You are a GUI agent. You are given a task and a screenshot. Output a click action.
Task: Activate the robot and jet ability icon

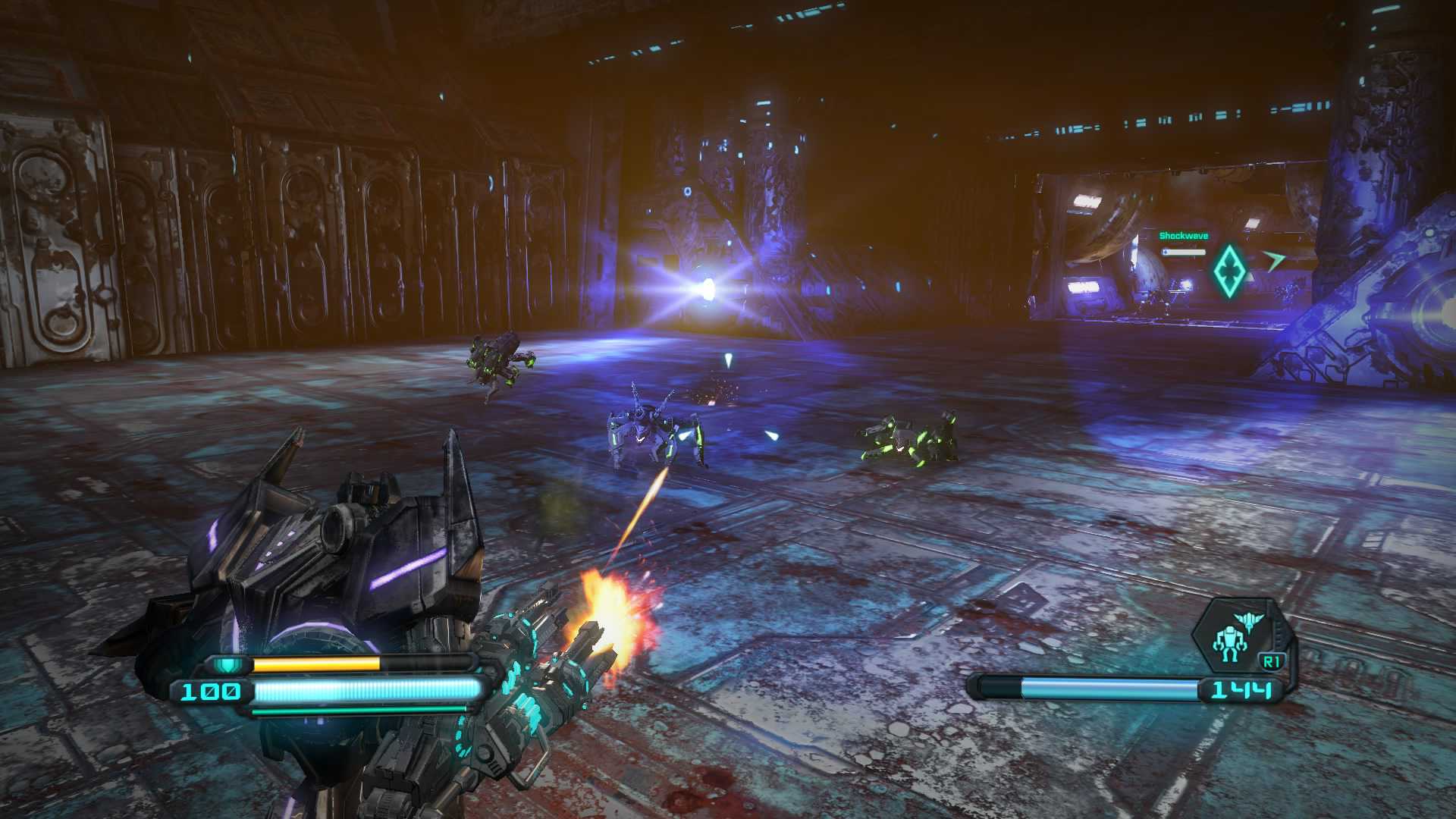1238,635
